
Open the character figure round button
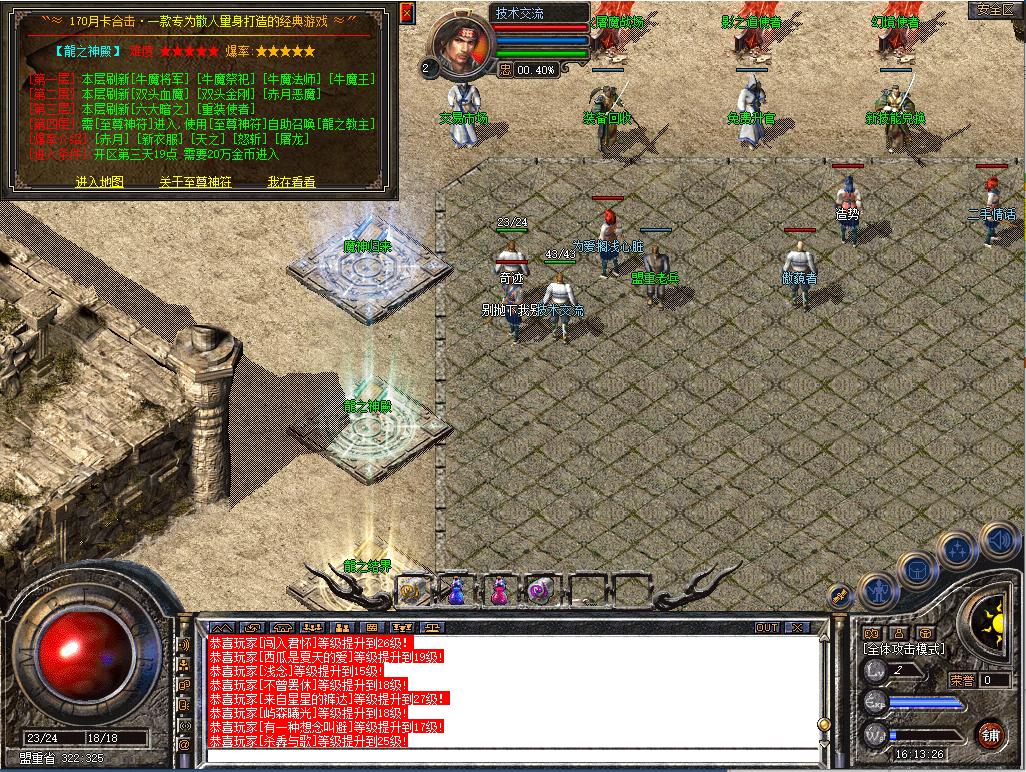click(877, 590)
